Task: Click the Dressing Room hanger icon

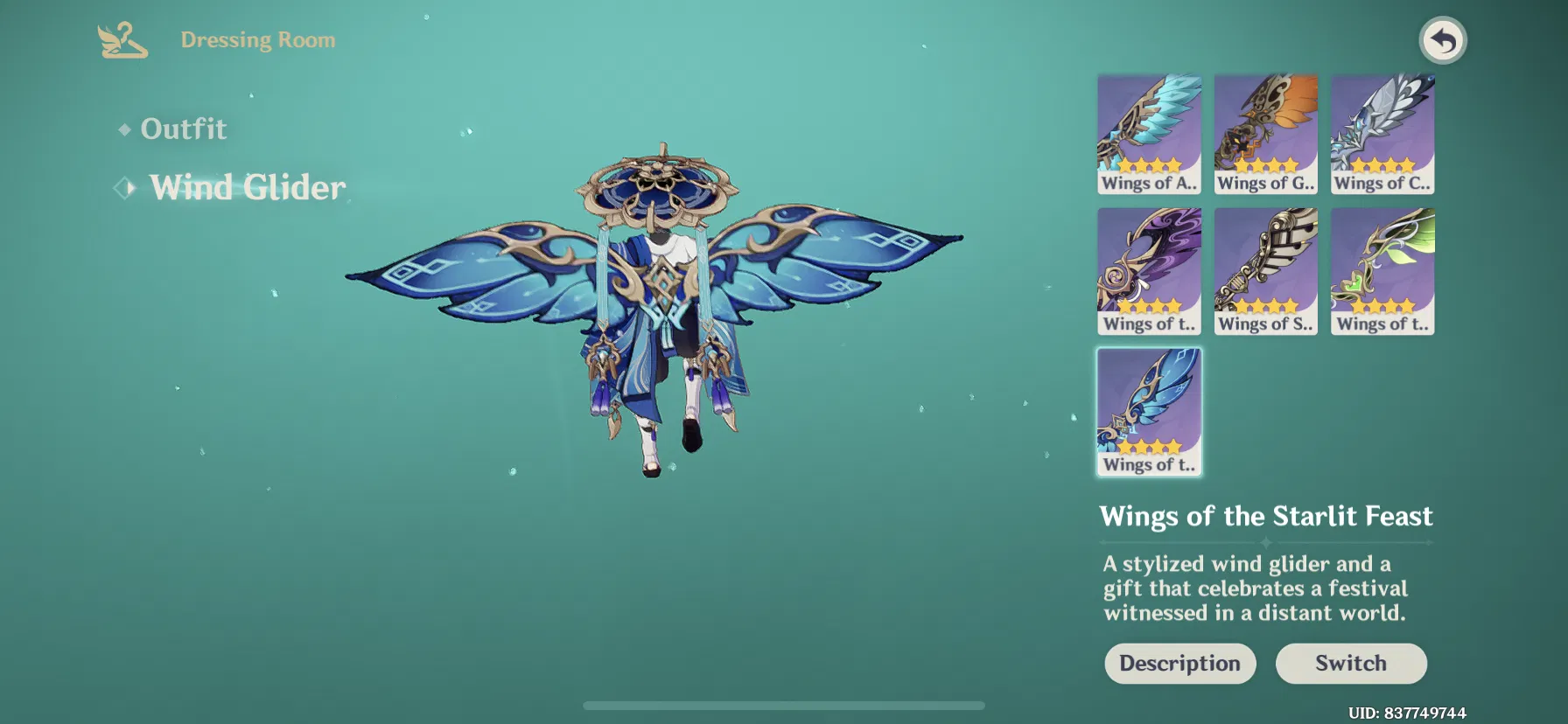Action: pyautogui.click(x=122, y=39)
